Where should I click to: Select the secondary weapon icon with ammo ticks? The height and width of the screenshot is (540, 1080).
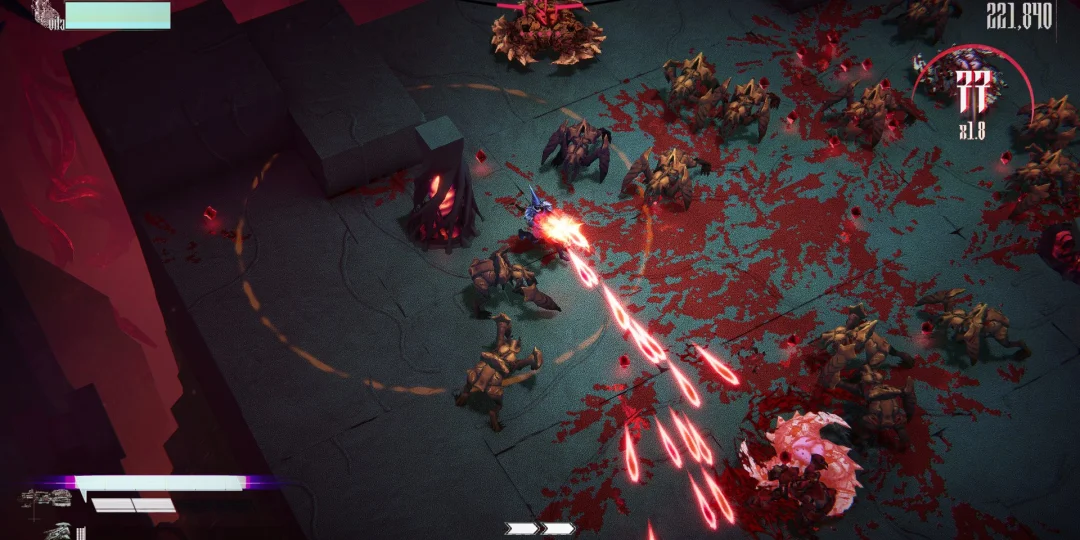coord(56,529)
